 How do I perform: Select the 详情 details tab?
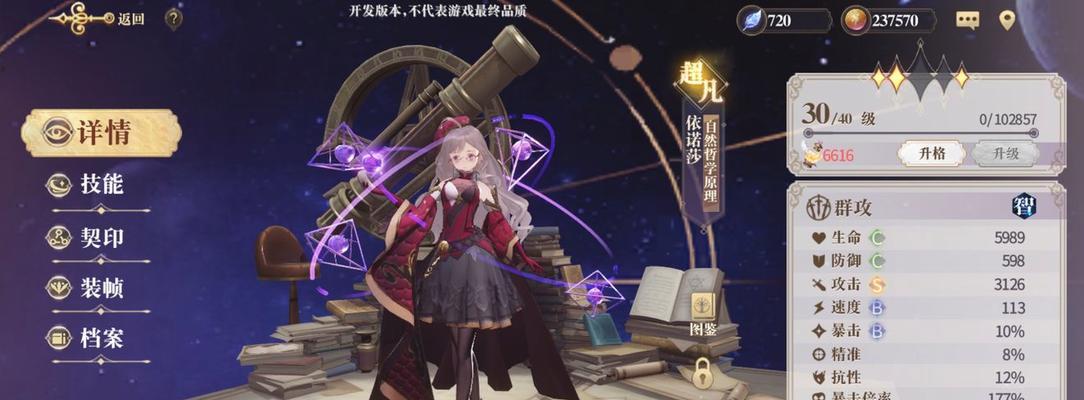101,133
